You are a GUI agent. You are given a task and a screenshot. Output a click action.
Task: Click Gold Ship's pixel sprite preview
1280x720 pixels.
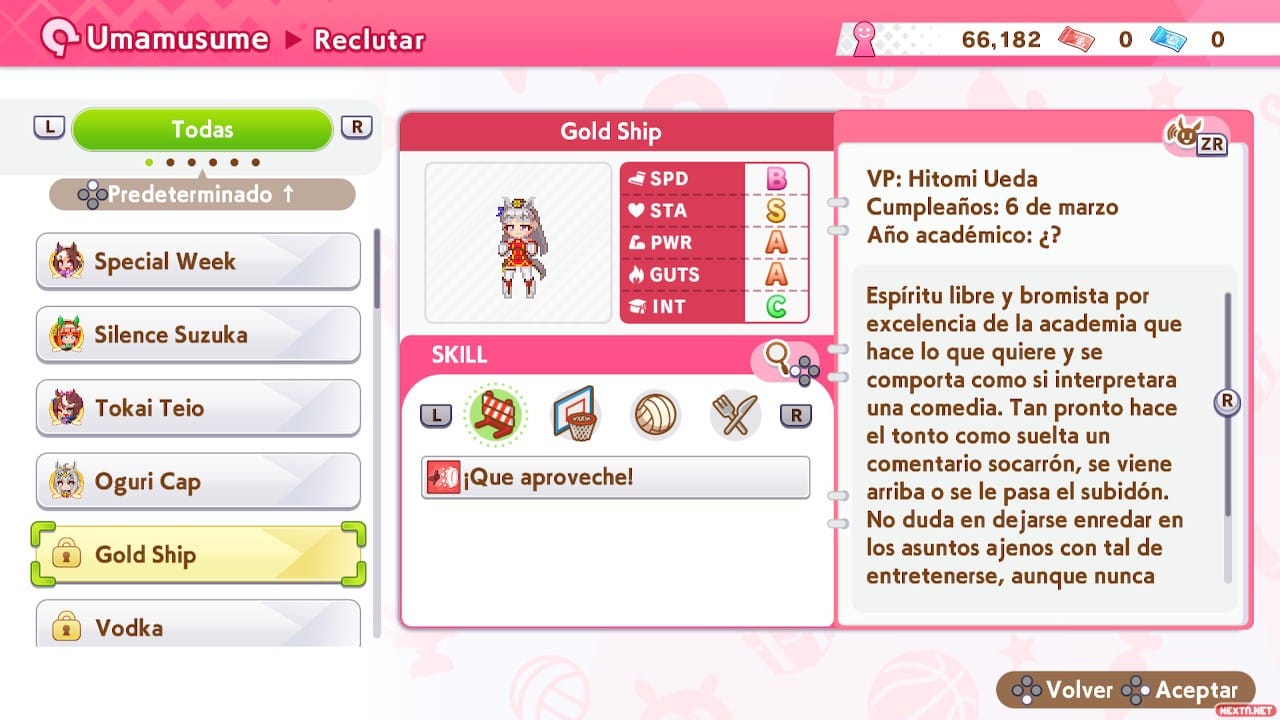coord(518,243)
